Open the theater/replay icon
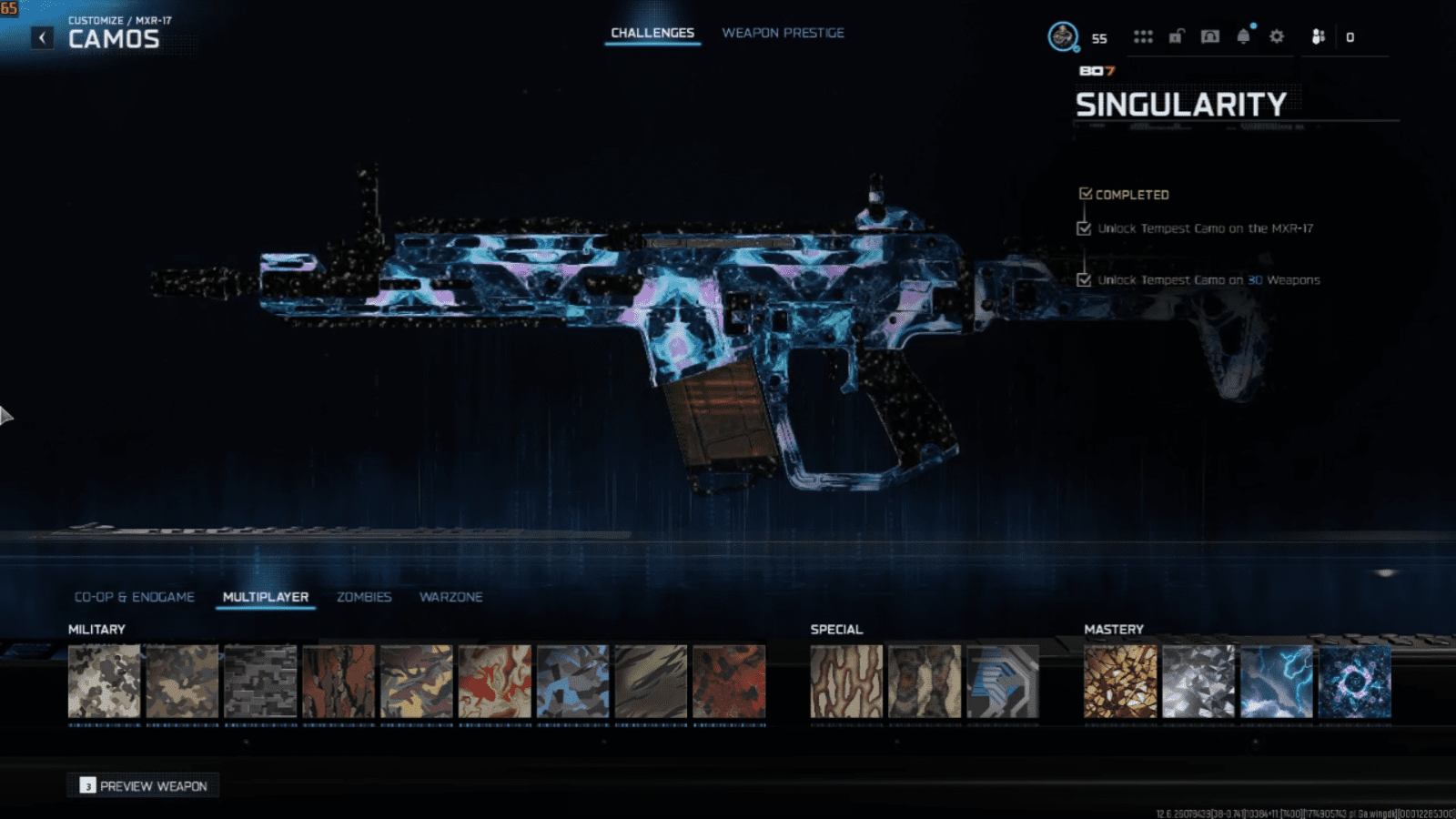 [x=1209, y=37]
